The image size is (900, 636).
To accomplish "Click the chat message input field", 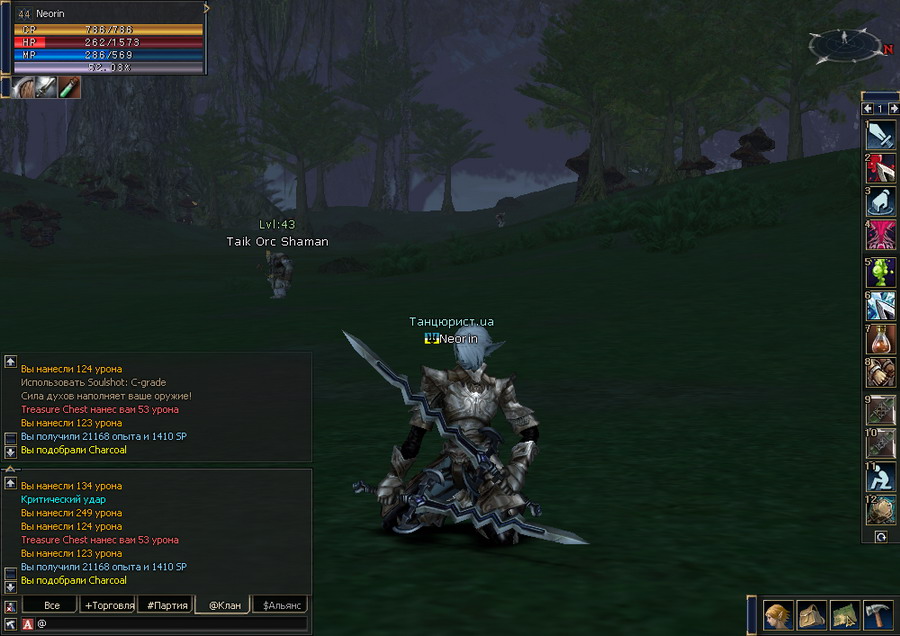I will tap(170, 624).
